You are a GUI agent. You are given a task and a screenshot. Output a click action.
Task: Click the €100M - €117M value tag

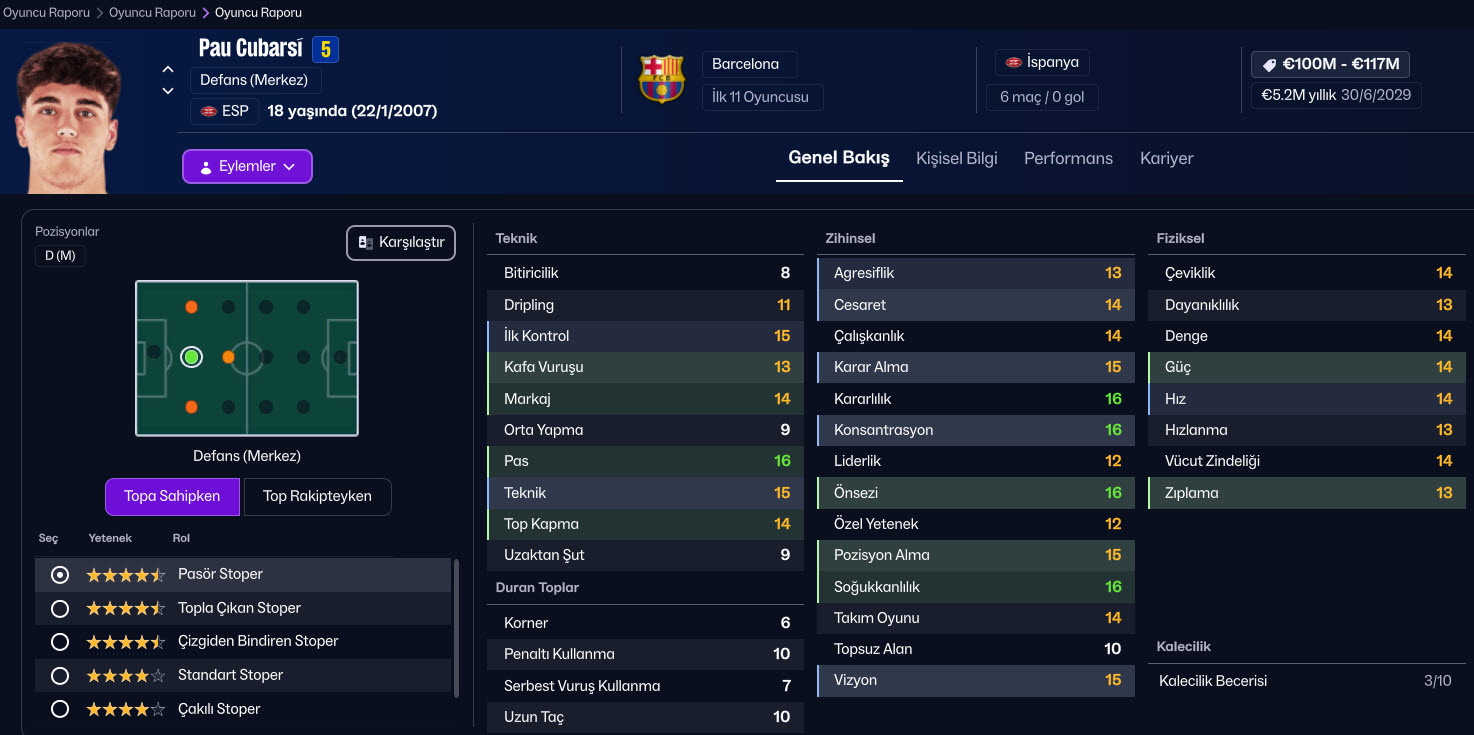1330,64
